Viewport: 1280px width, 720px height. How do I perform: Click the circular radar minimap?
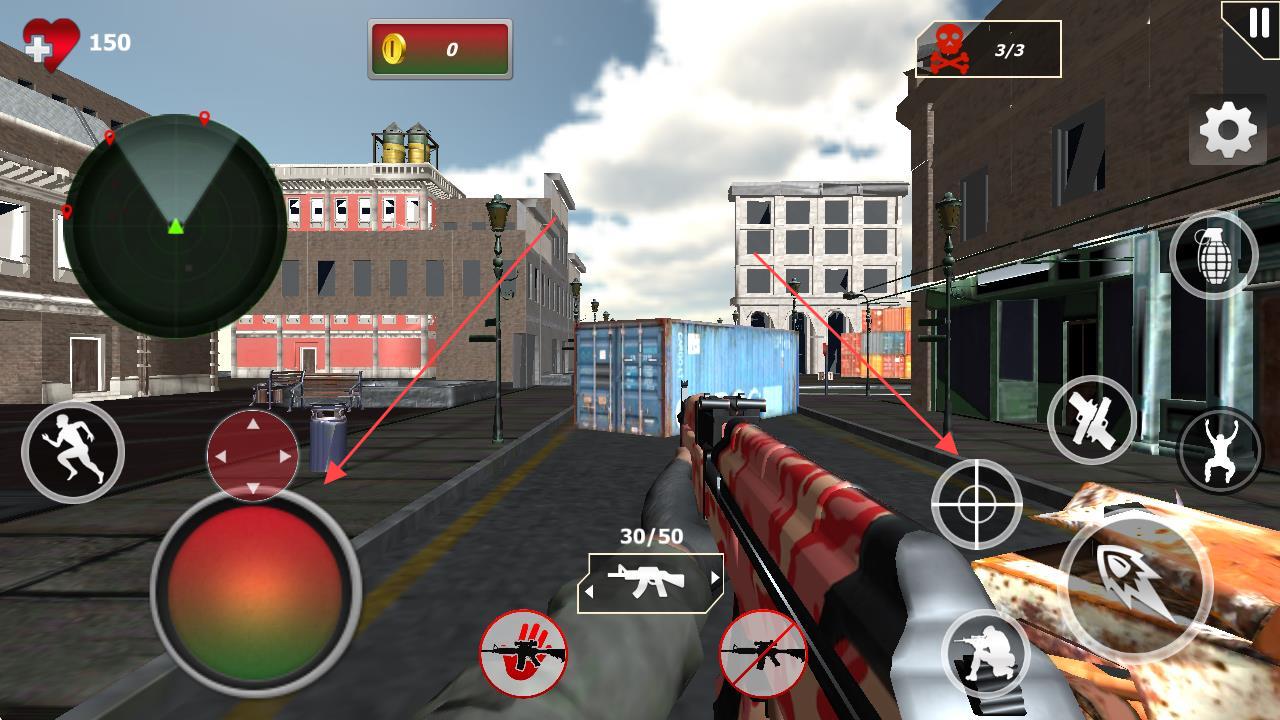coord(175,226)
